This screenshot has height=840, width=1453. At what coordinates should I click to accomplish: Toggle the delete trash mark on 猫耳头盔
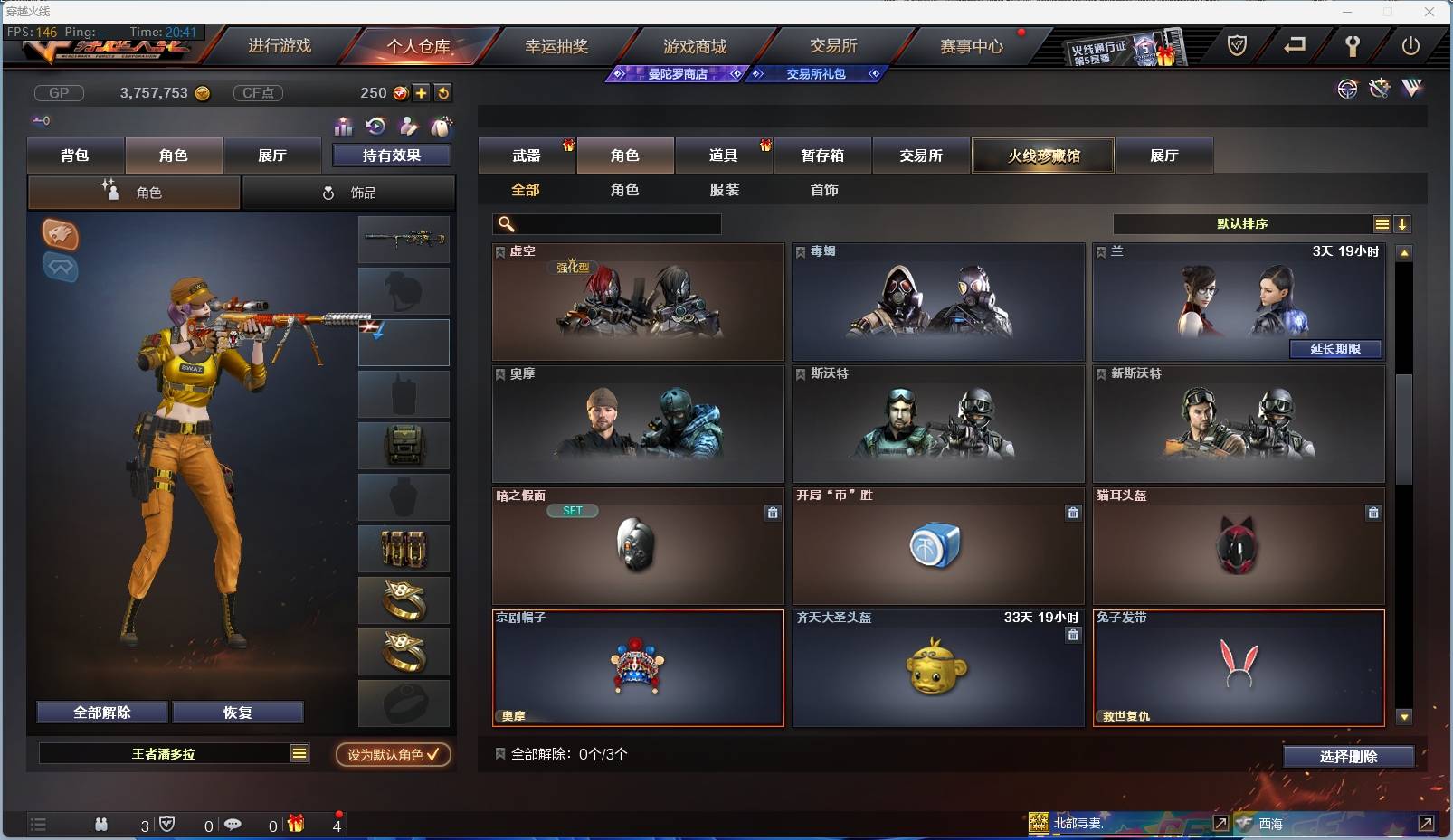pyautogui.click(x=1374, y=513)
